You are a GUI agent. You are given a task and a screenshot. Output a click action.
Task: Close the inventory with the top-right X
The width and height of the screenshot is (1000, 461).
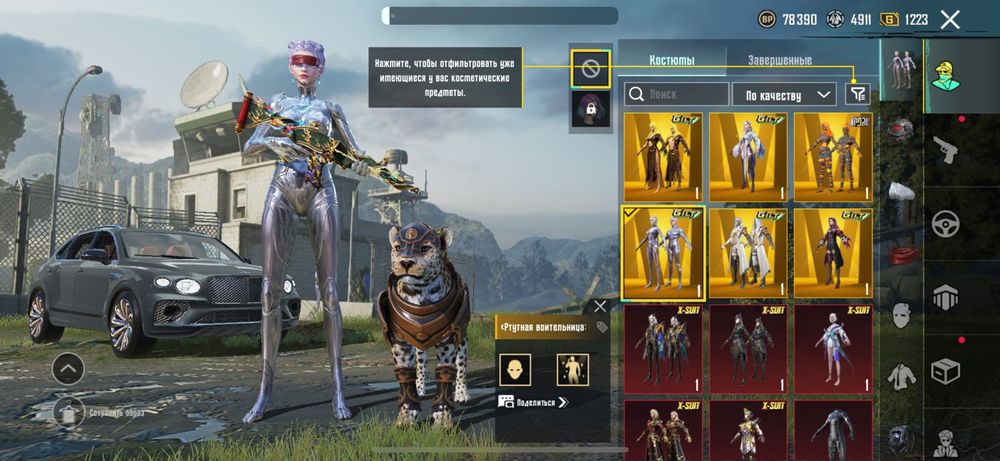coord(950,19)
